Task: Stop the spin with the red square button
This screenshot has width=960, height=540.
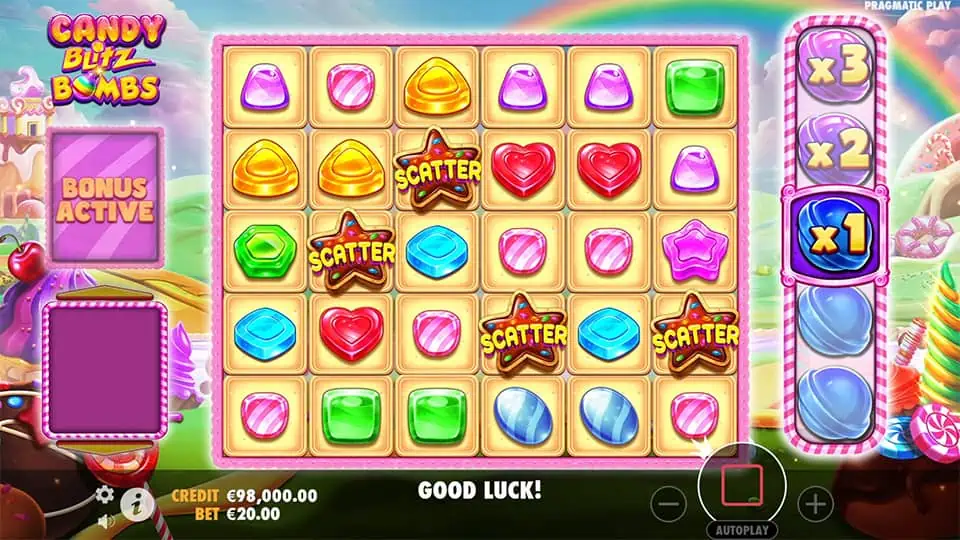Action: [x=741, y=485]
